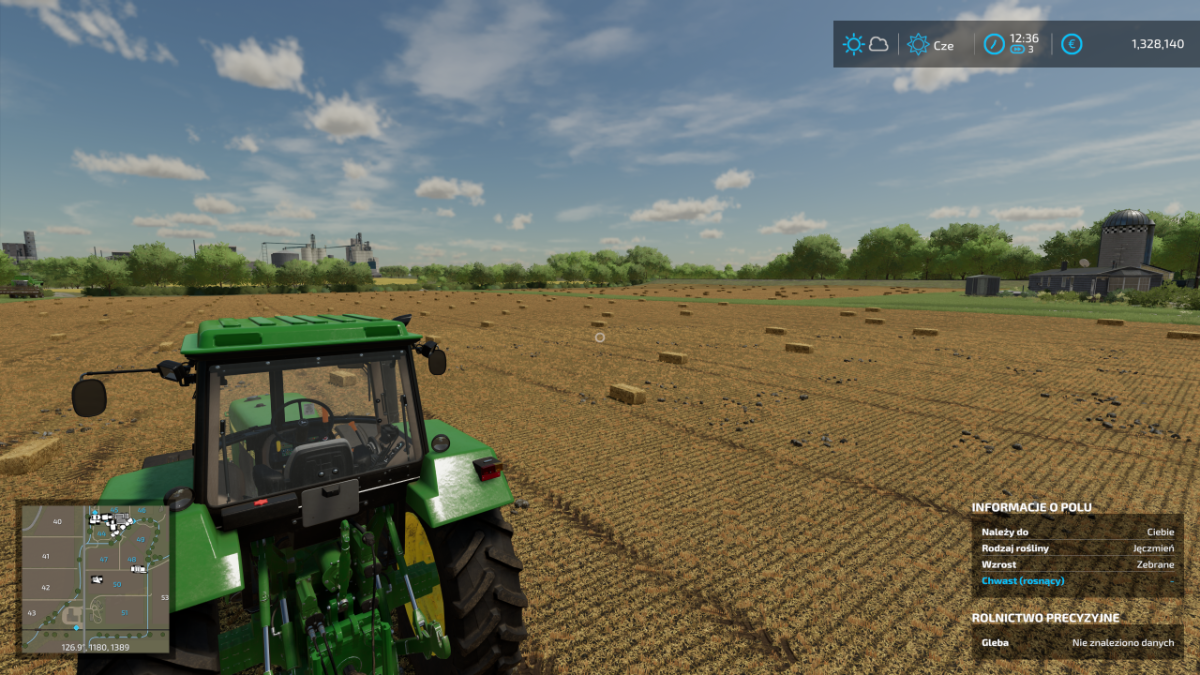The width and height of the screenshot is (1200, 675).
Task: Select the cloud forecast icon
Action: pos(879,44)
